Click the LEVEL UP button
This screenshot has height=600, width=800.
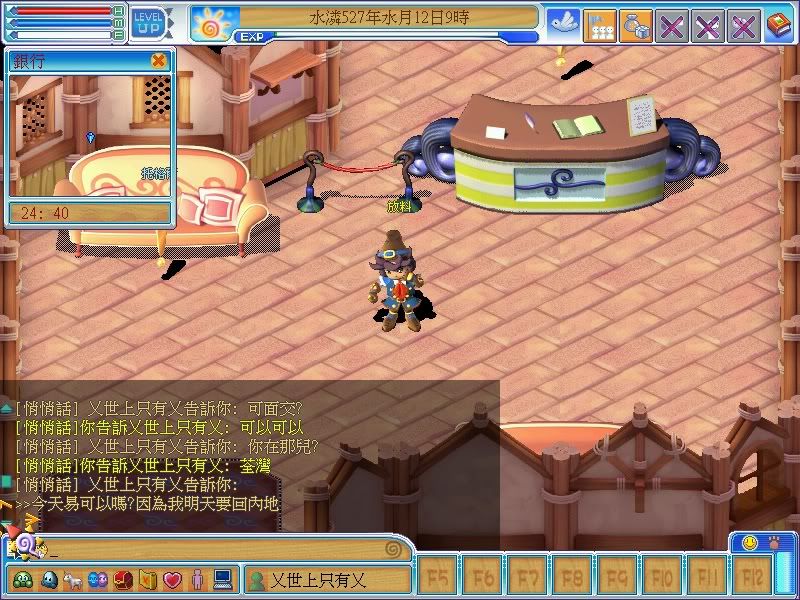149,21
